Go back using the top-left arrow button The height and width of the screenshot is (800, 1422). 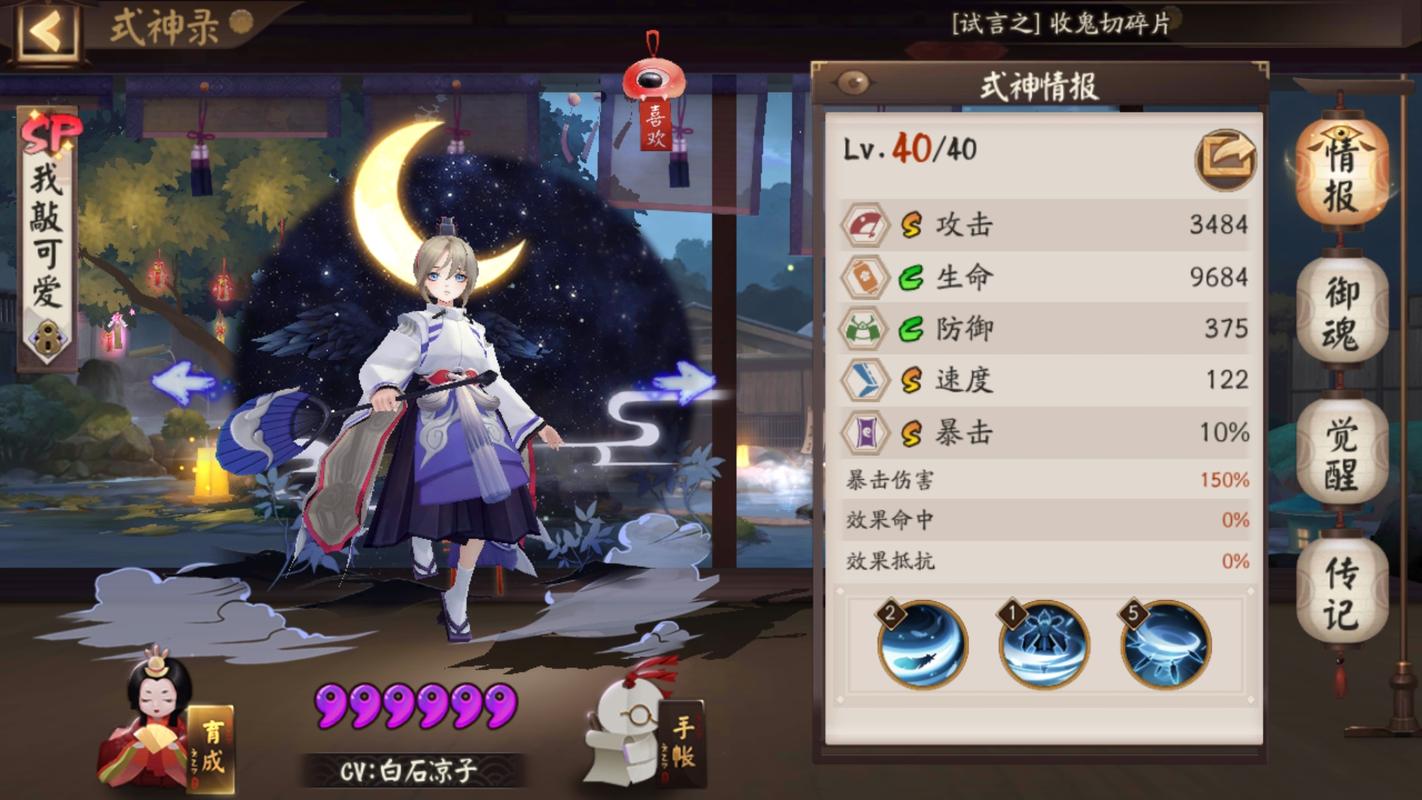click(x=45, y=32)
